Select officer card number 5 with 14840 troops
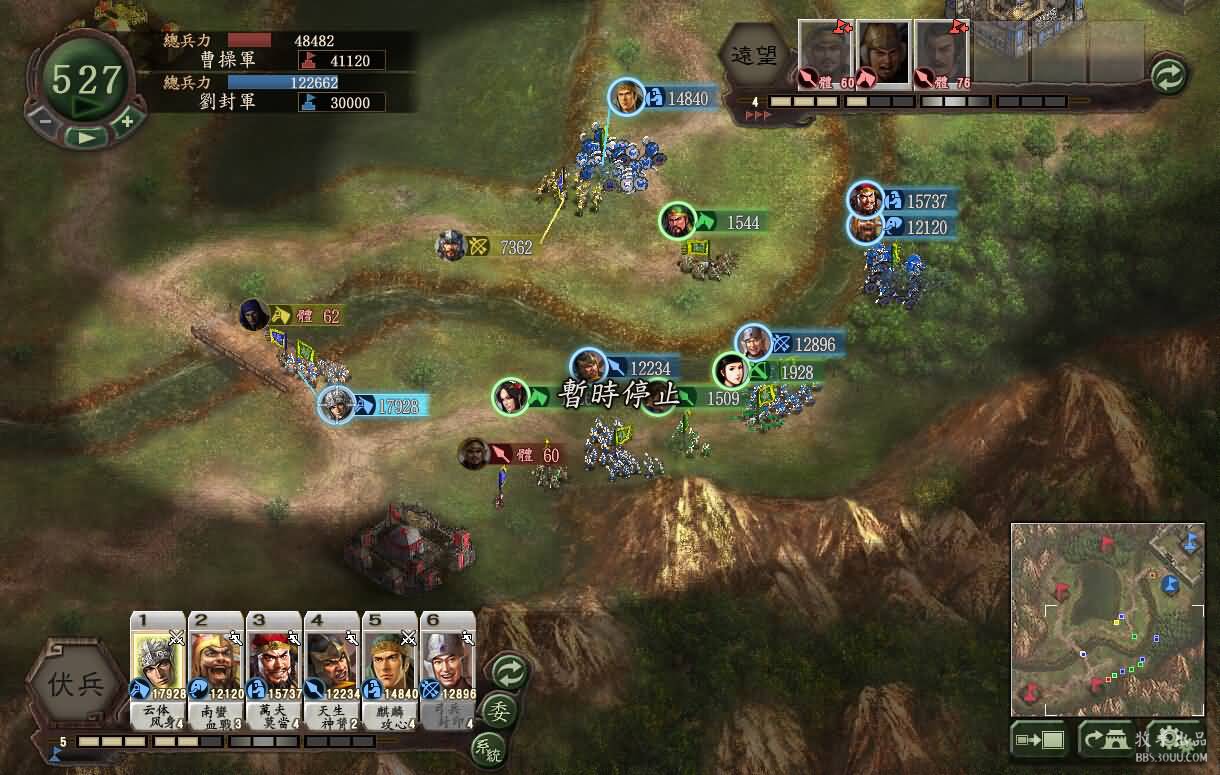 click(x=390, y=665)
